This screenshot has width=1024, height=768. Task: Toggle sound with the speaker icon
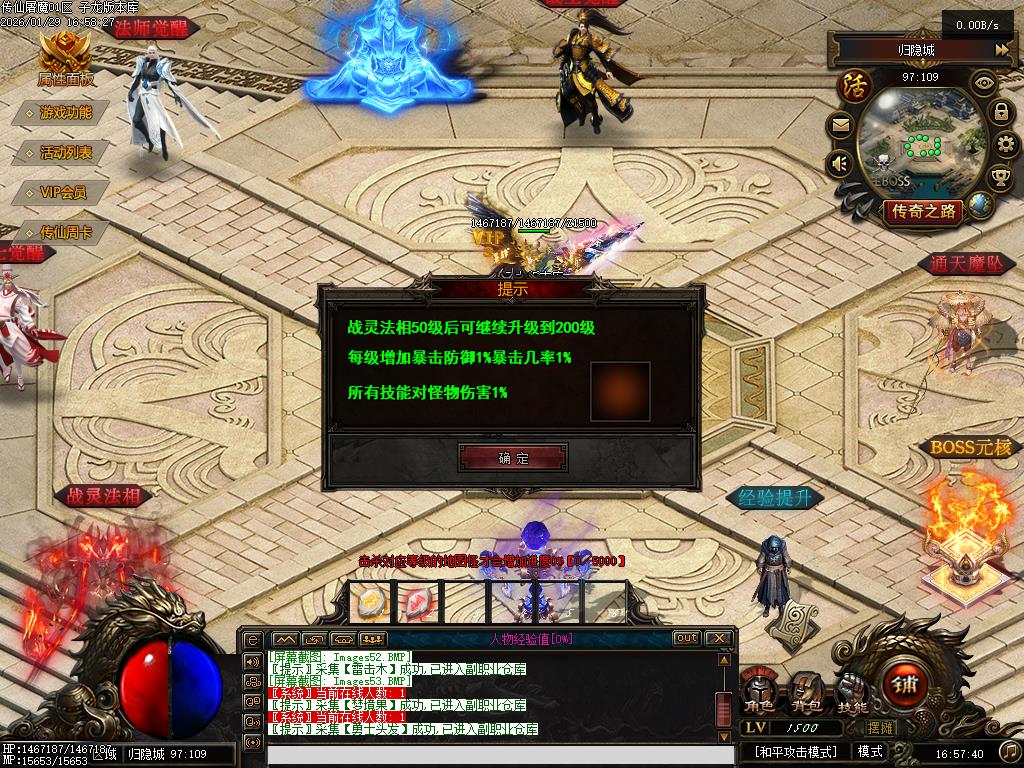coord(840,162)
